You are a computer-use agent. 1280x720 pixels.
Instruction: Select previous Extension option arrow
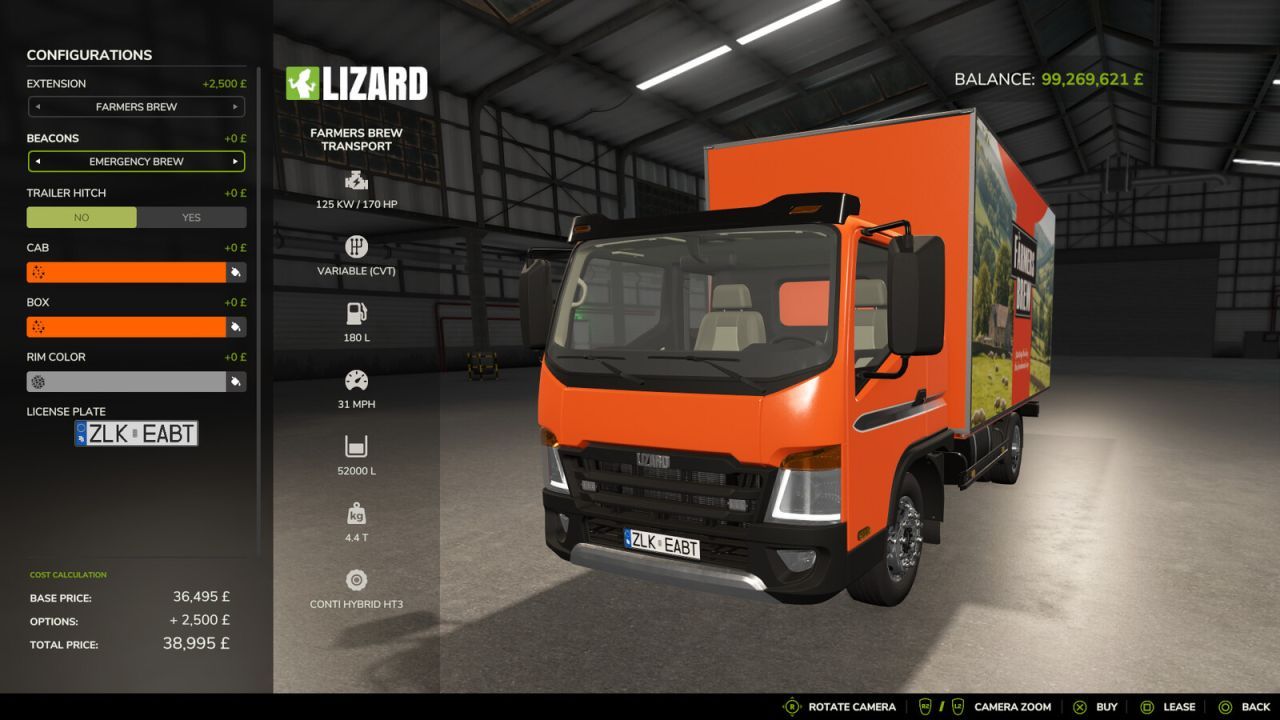coord(37,107)
